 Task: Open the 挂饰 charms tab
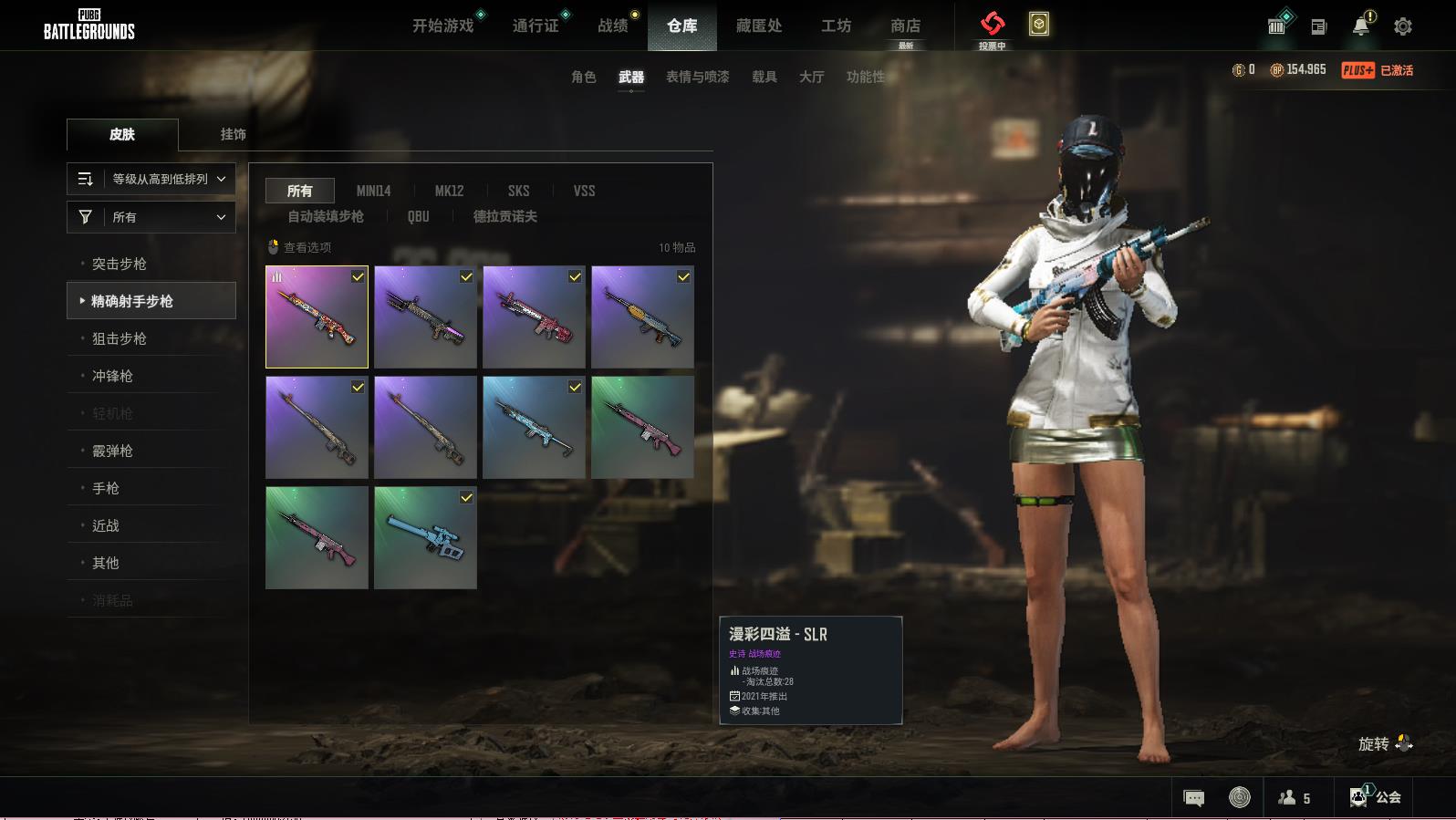point(233,134)
